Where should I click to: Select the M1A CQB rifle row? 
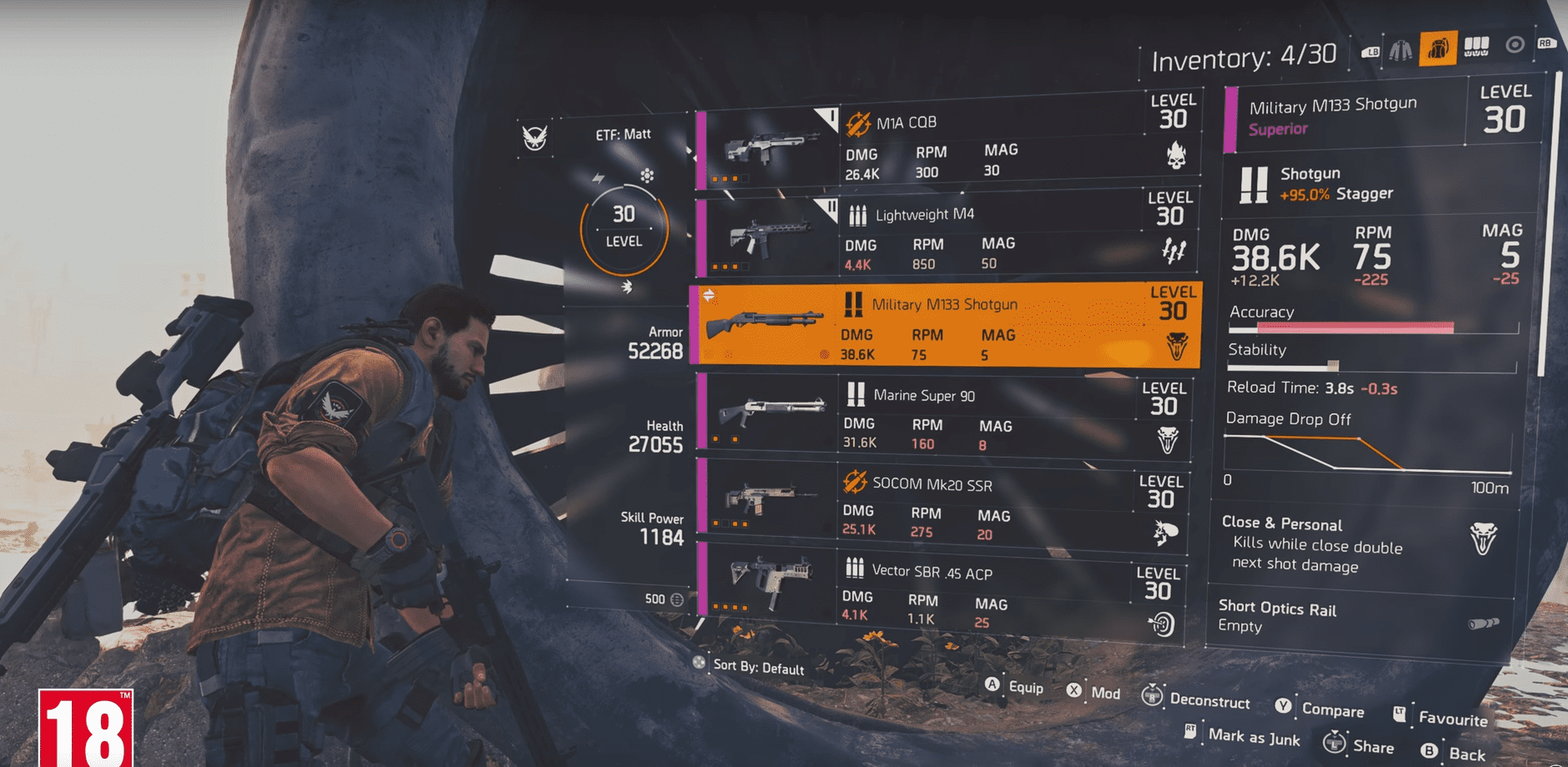(x=947, y=148)
